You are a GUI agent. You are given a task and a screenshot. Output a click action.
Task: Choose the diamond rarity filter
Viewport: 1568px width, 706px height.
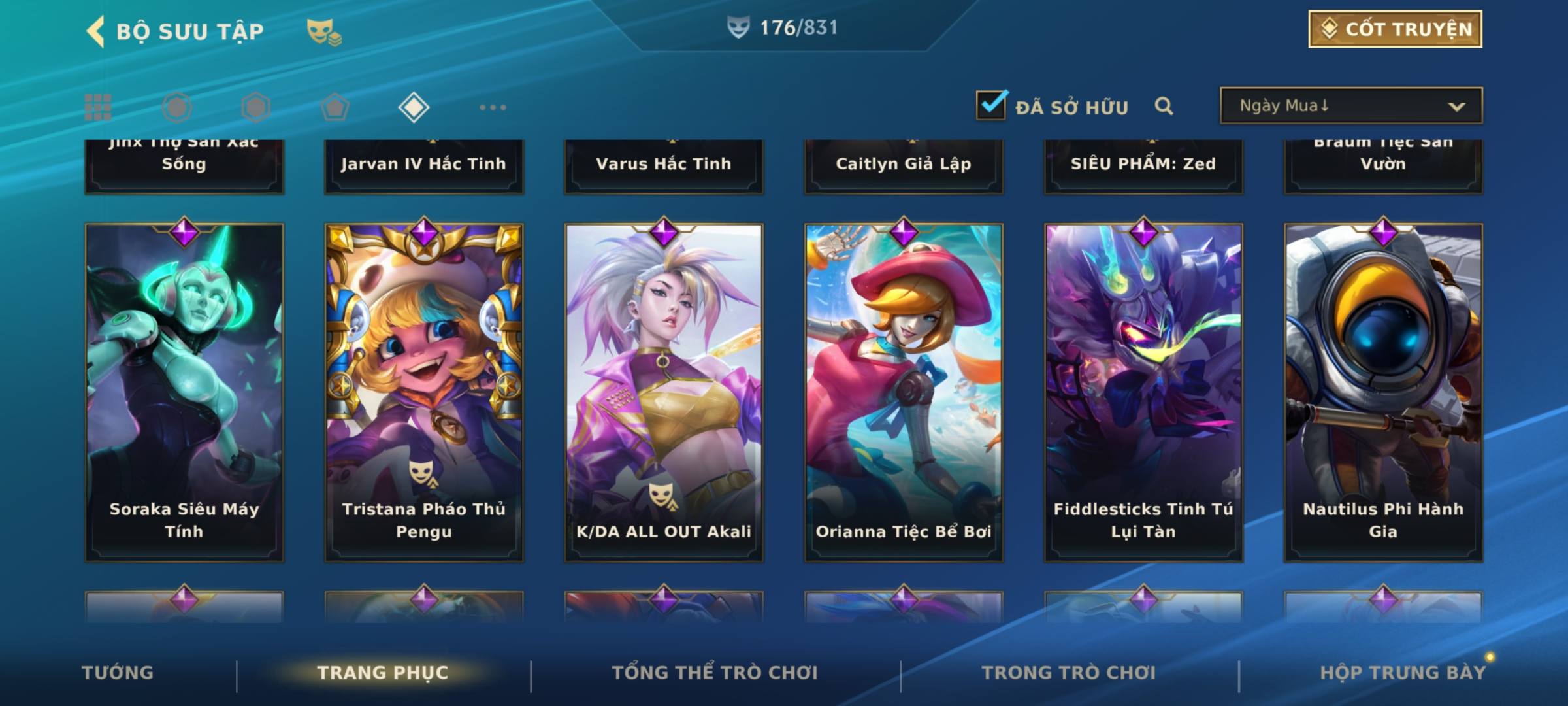pyautogui.click(x=414, y=107)
